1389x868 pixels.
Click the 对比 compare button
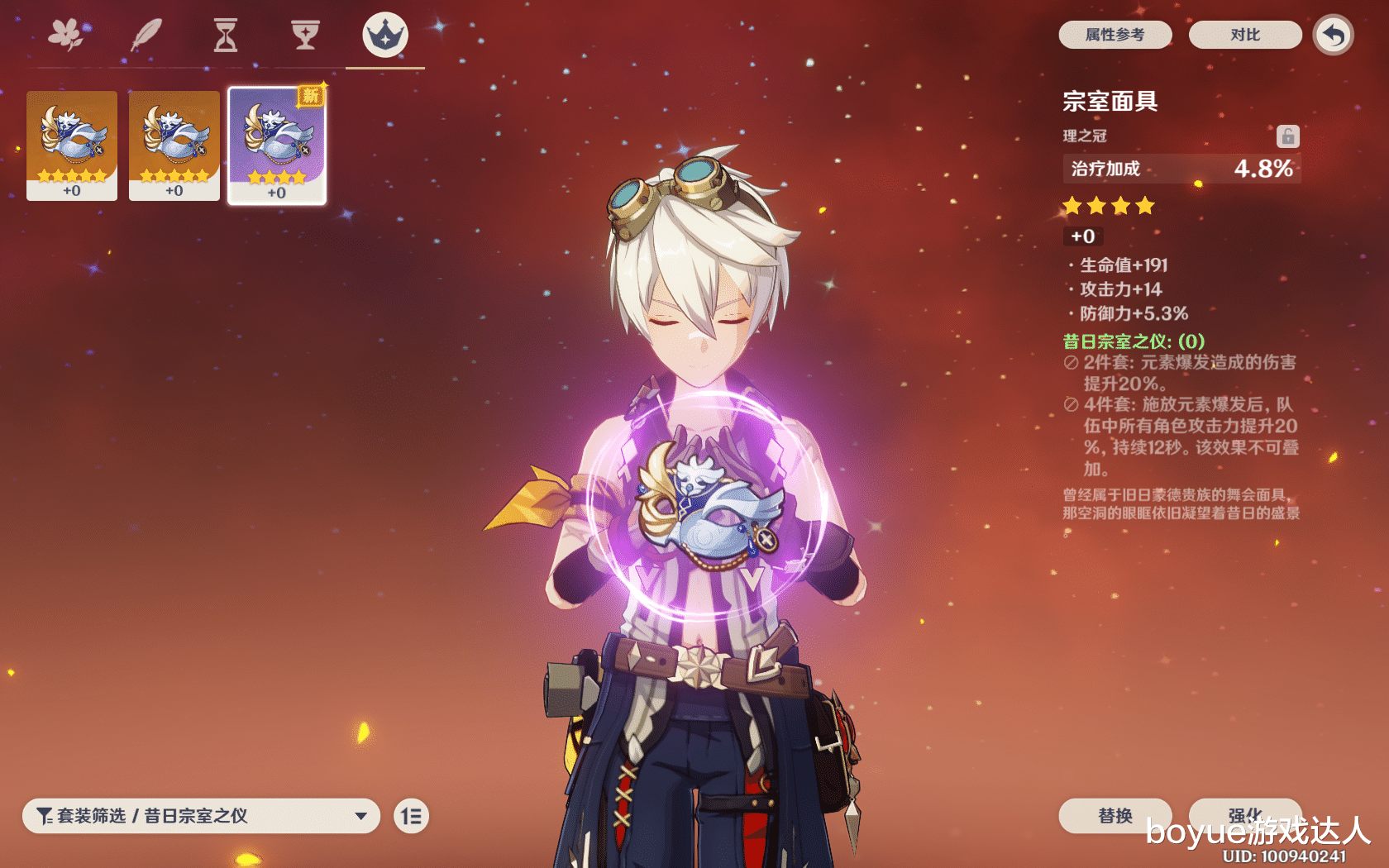[1244, 35]
